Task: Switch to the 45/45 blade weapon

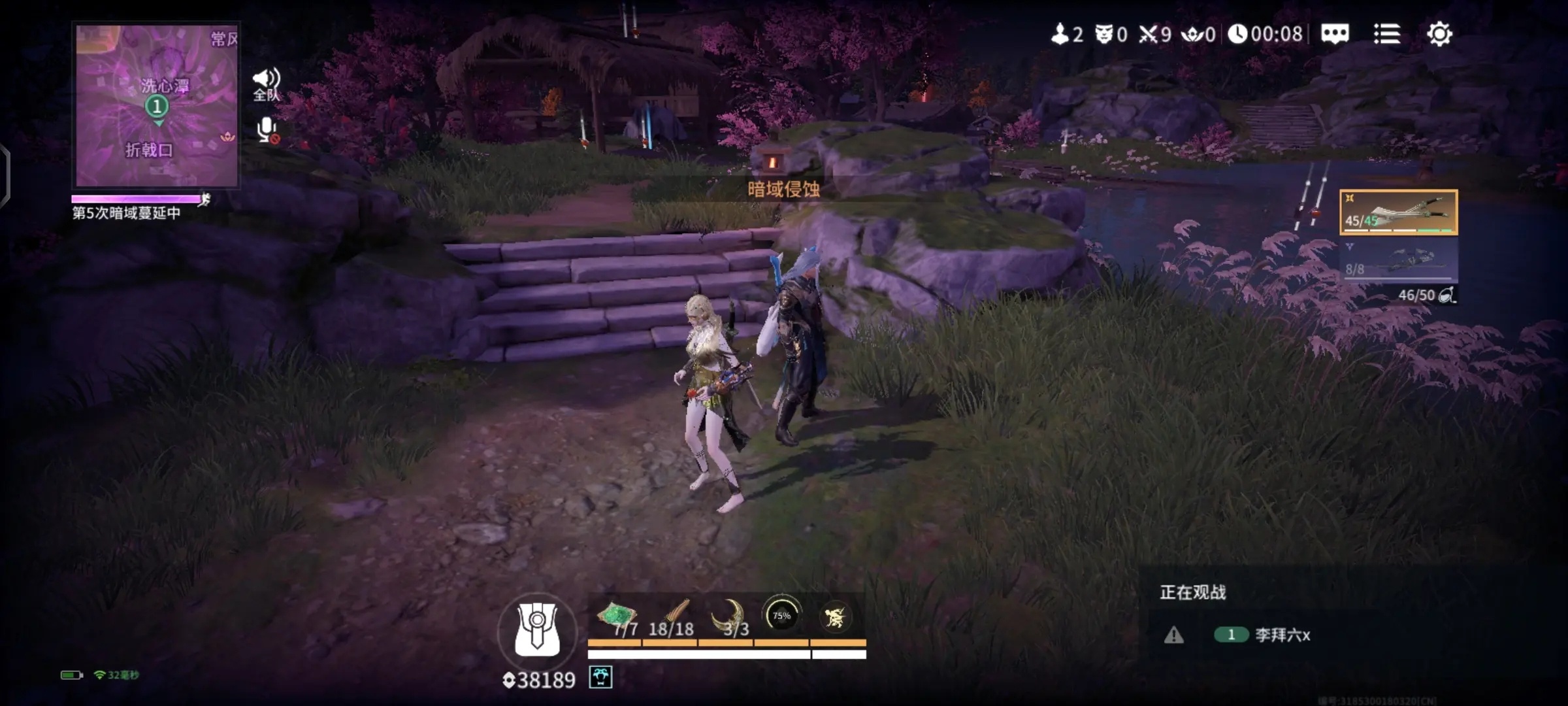Action: pyautogui.click(x=1398, y=212)
